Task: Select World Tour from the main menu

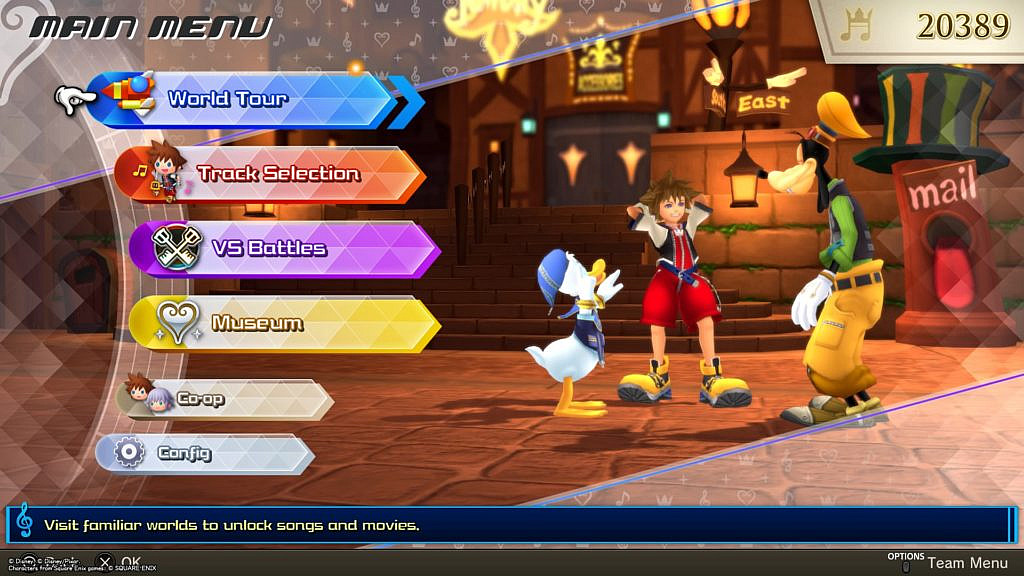Action: click(x=245, y=99)
